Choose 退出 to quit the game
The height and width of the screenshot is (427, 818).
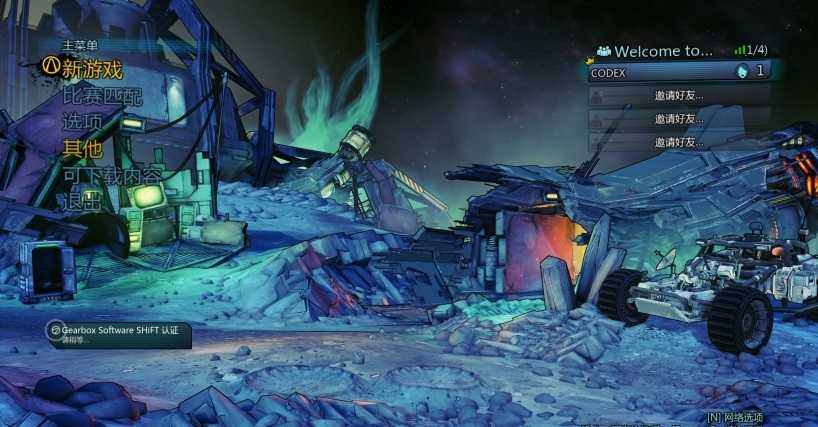[x=82, y=201]
